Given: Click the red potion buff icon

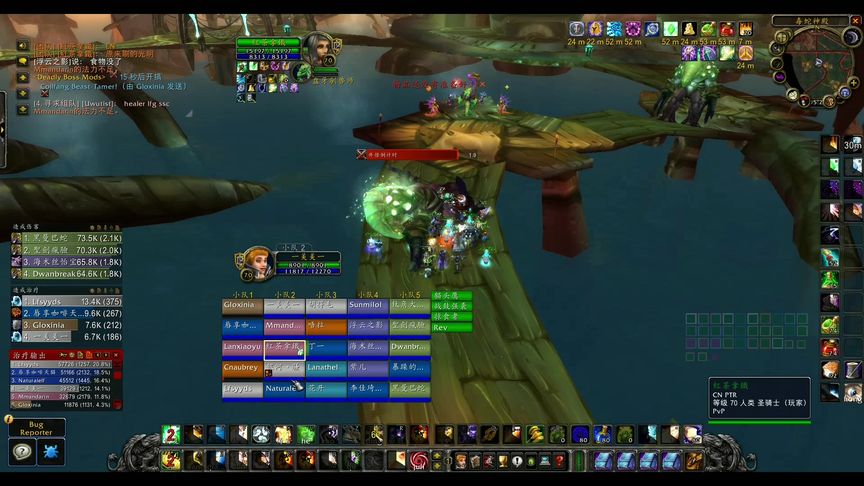Looking at the screenshot, I should pos(727,29).
